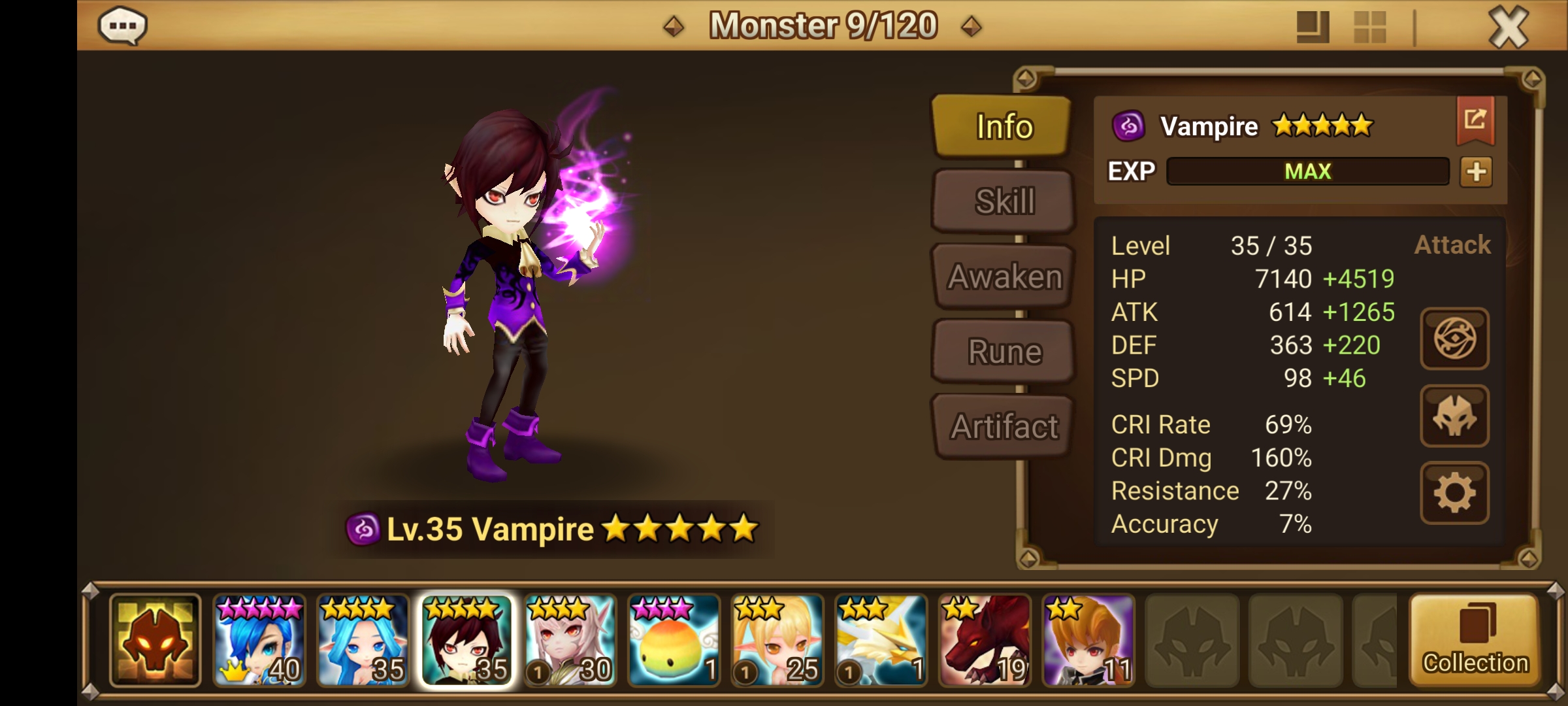Screen dimensions: 1568x706
Task: Open the Artifact tab
Action: click(x=1002, y=426)
